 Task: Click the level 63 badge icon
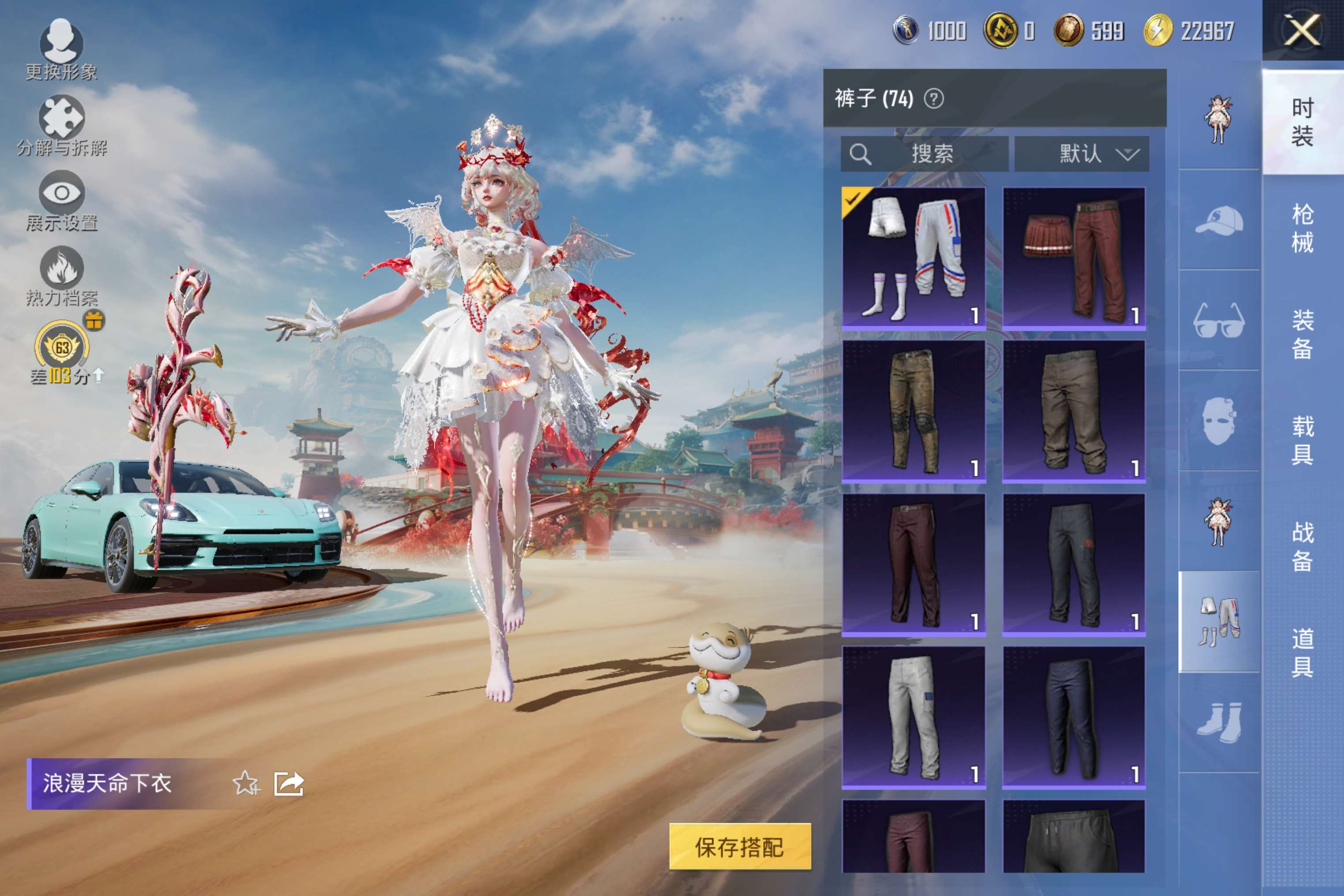tap(62, 346)
